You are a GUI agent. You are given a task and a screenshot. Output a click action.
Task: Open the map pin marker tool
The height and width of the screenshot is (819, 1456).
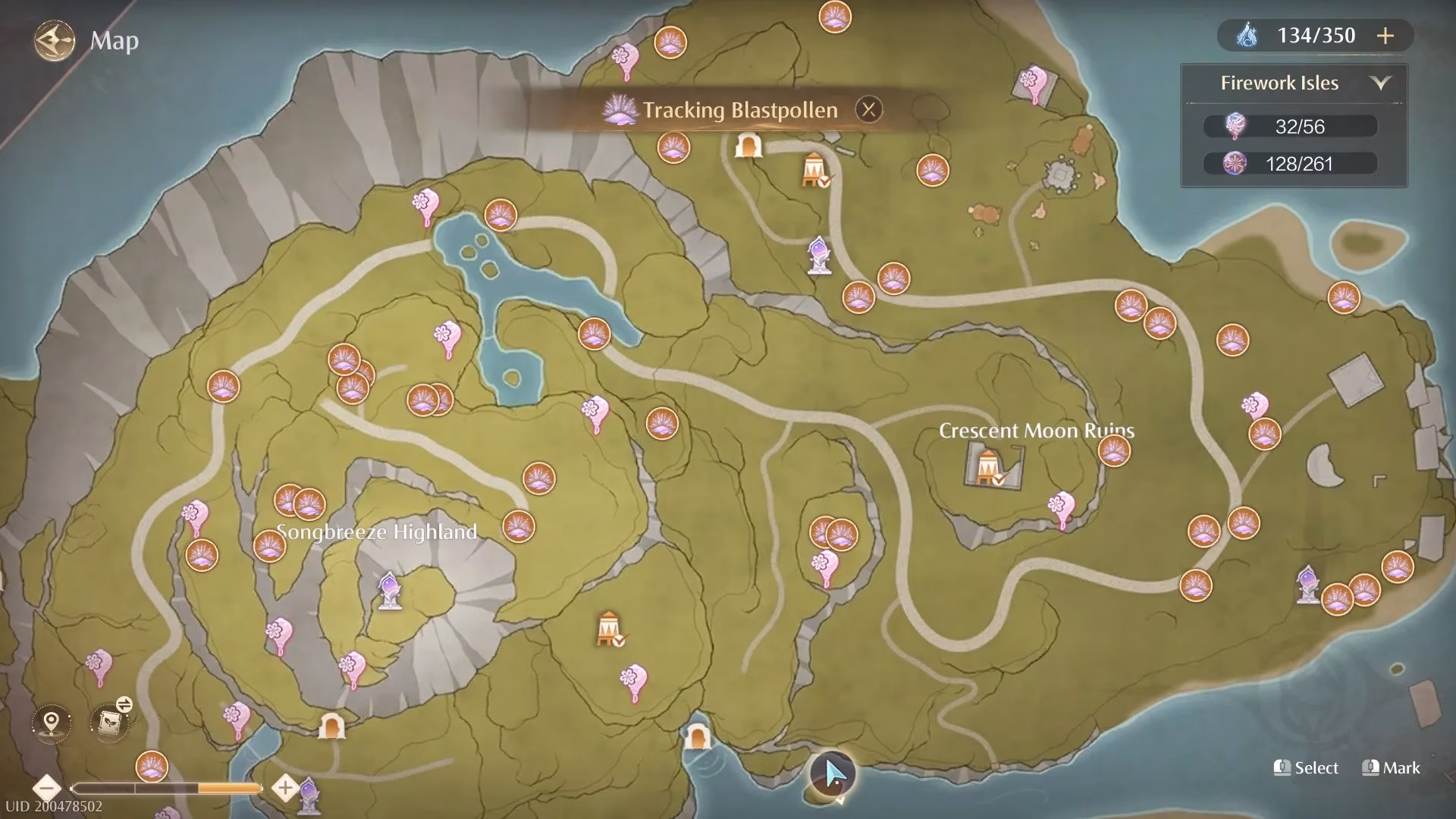(52, 721)
